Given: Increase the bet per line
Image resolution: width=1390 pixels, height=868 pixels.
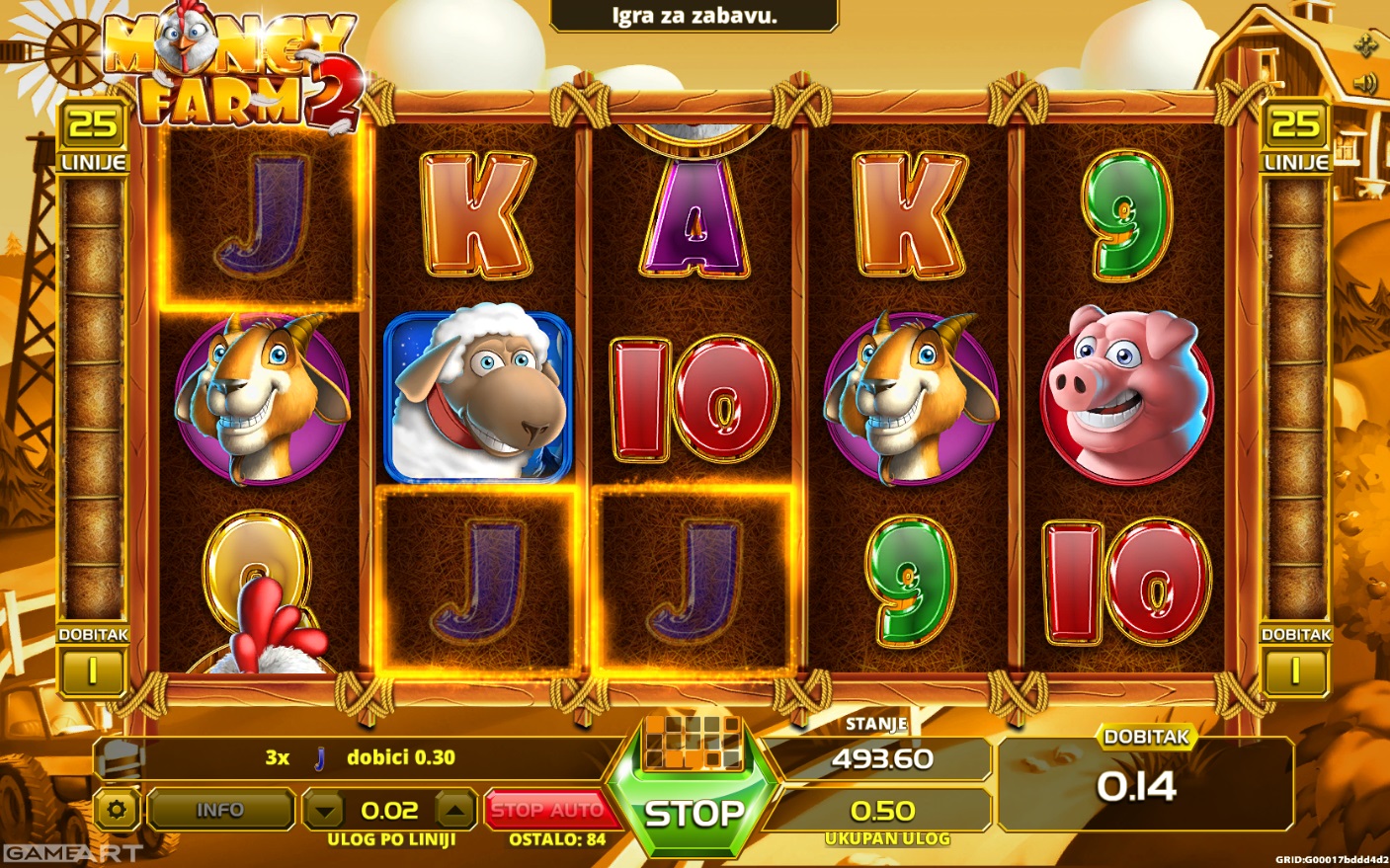Looking at the screenshot, I should coord(454,812).
